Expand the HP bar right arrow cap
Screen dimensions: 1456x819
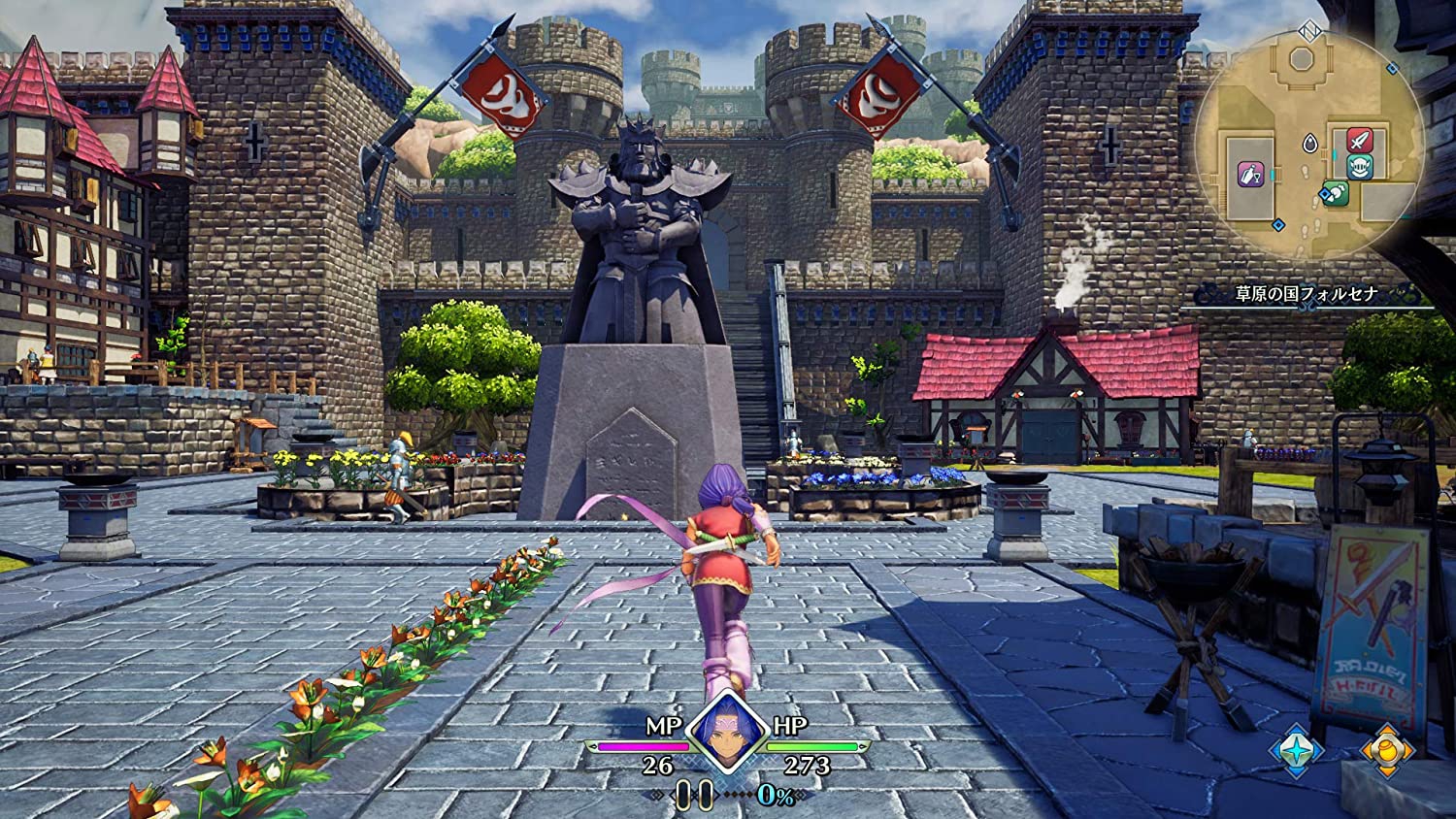(x=863, y=747)
